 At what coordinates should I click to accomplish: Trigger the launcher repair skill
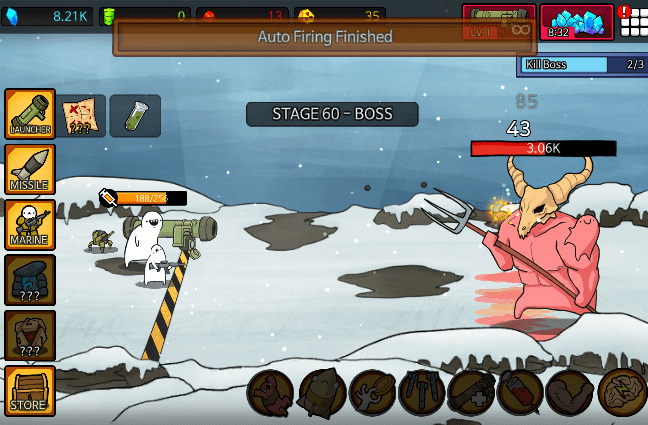(471, 393)
